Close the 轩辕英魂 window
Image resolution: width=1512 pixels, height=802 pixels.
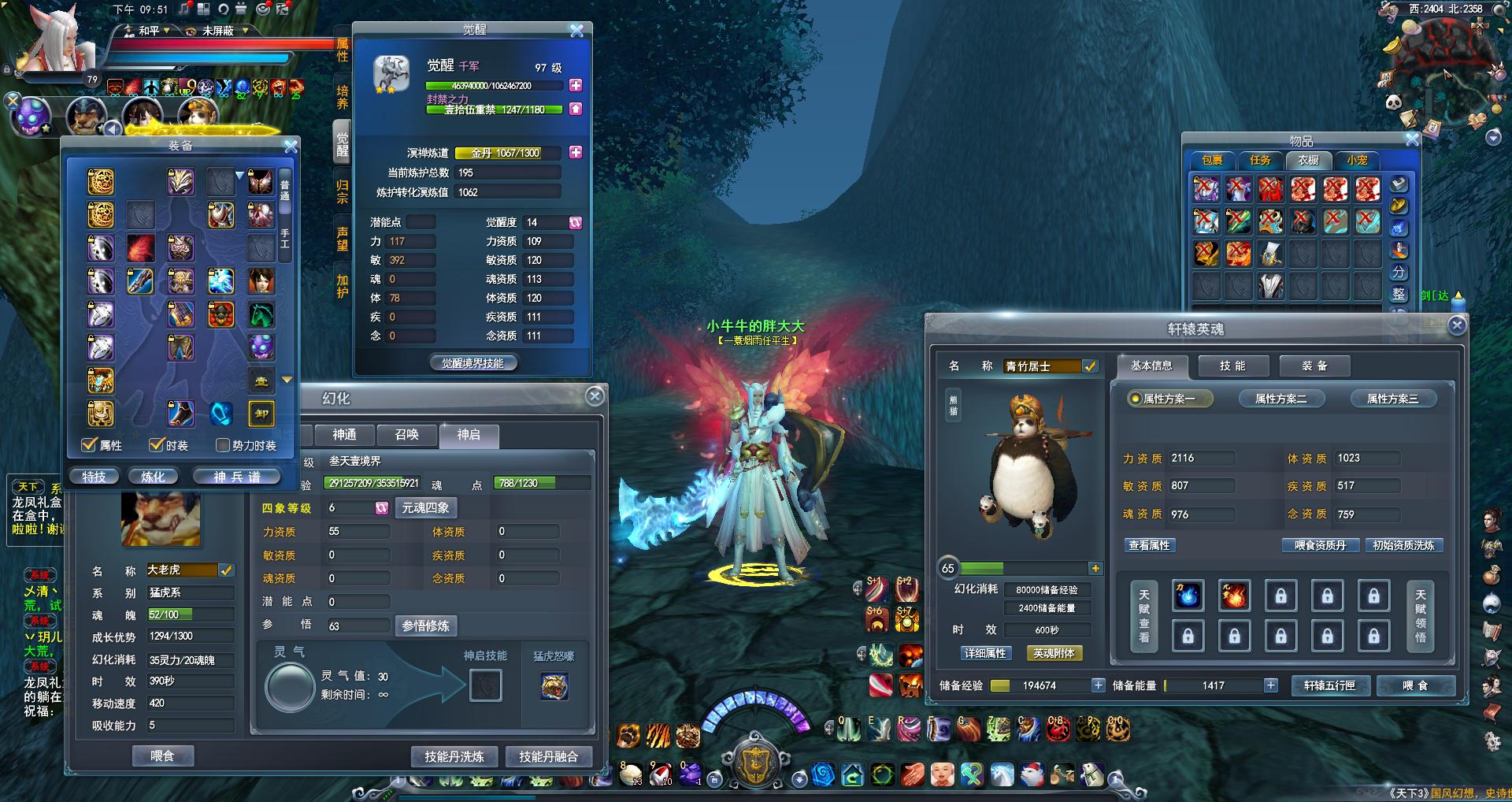pos(1457,325)
